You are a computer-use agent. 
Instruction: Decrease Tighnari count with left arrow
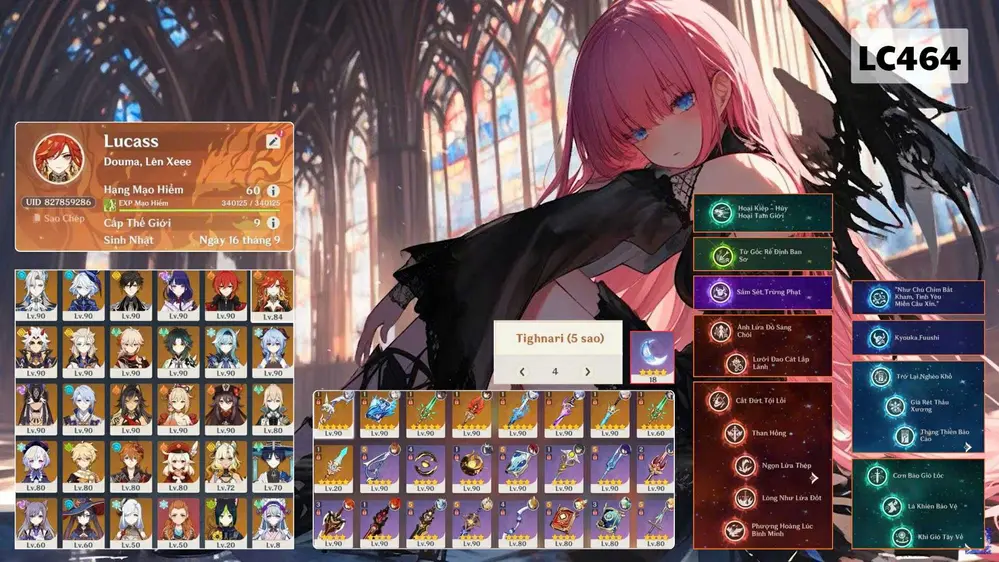tap(521, 372)
